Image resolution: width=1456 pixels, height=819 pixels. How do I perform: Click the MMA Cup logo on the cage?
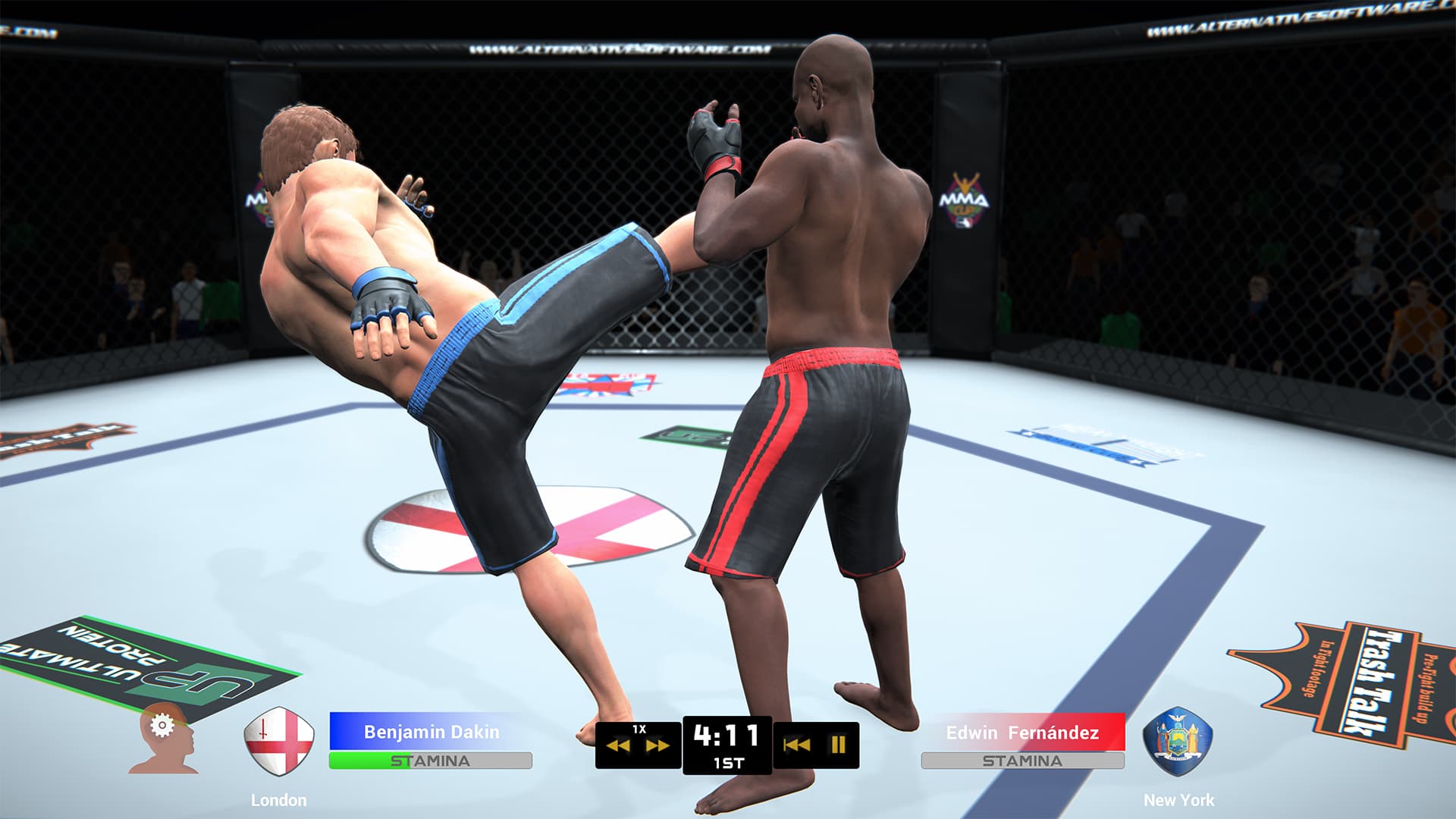(x=965, y=199)
